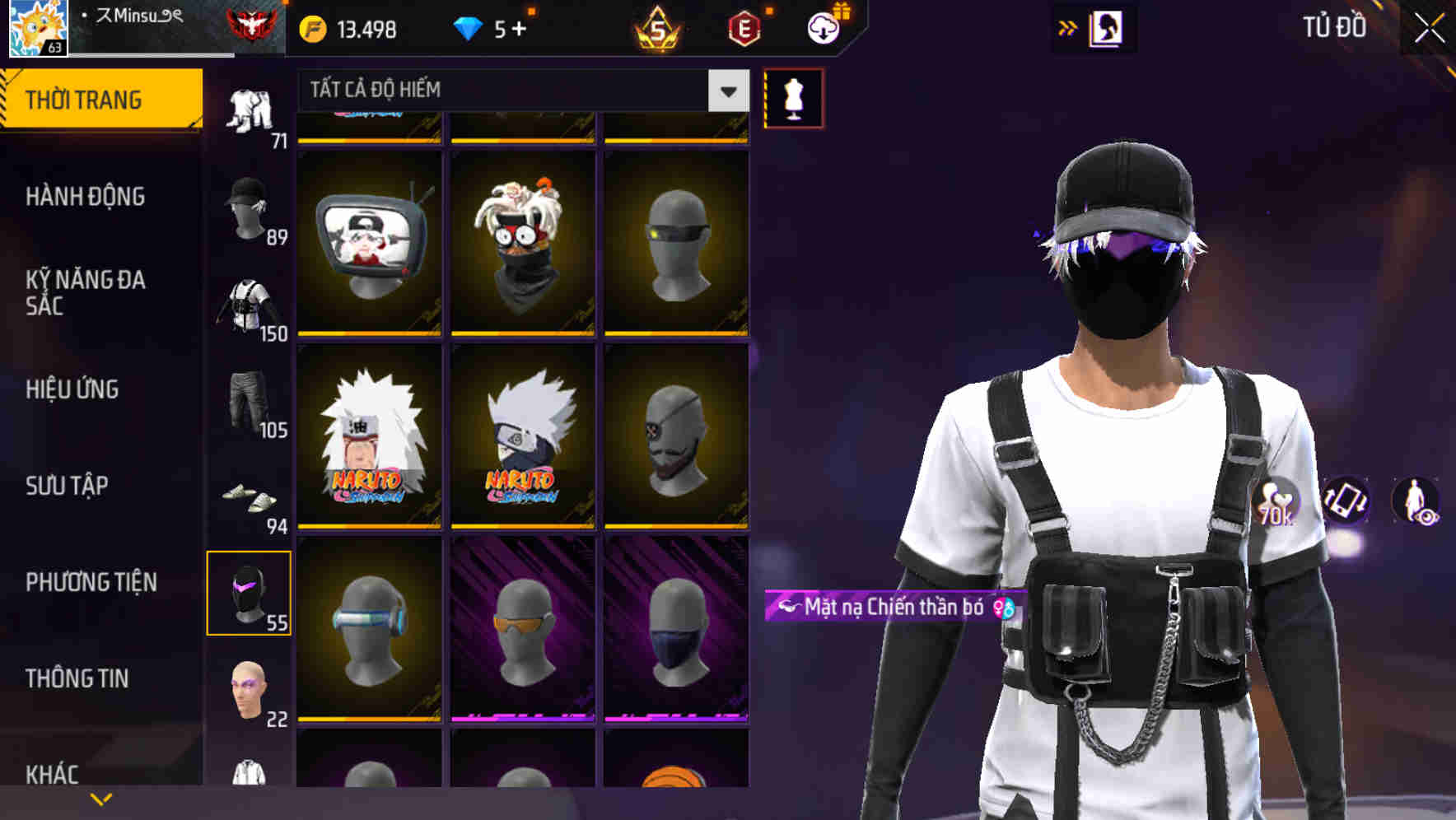This screenshot has height=820, width=1456.
Task: Toggle the mannequin preview icon
Action: point(792,98)
